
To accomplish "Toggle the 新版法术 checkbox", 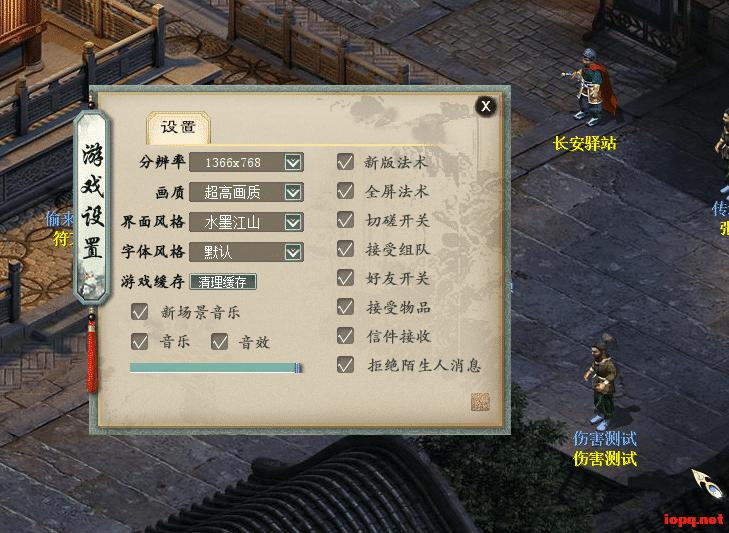I will point(346,162).
